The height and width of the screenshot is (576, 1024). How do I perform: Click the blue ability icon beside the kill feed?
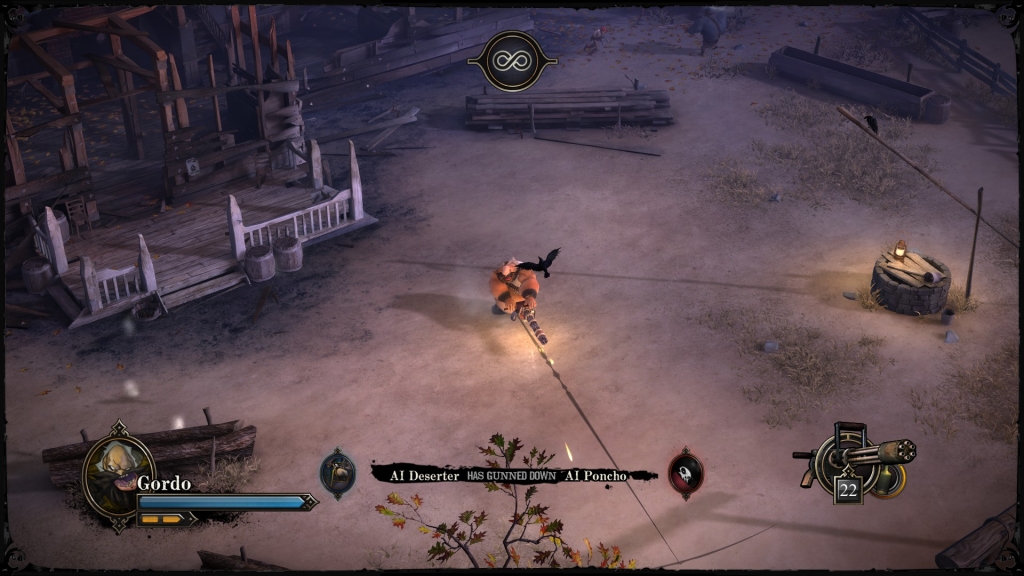(338, 473)
